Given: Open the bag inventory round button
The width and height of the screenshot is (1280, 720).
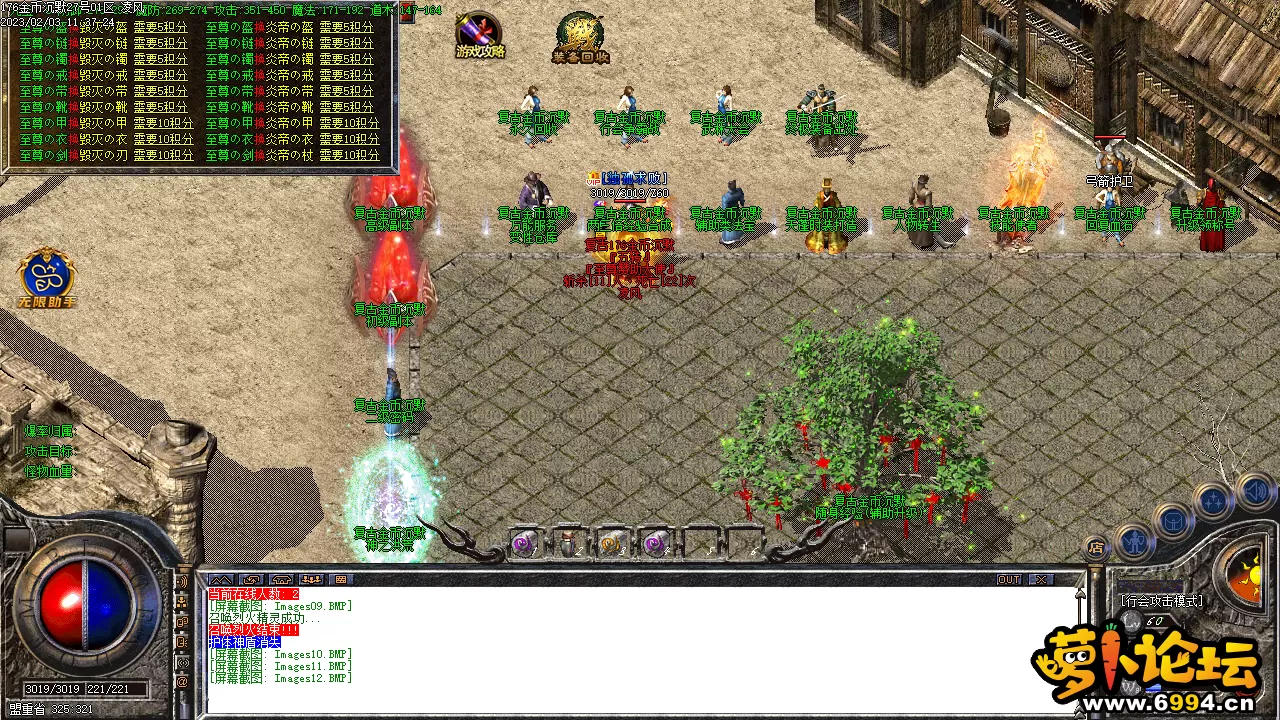Looking at the screenshot, I should click(1172, 520).
